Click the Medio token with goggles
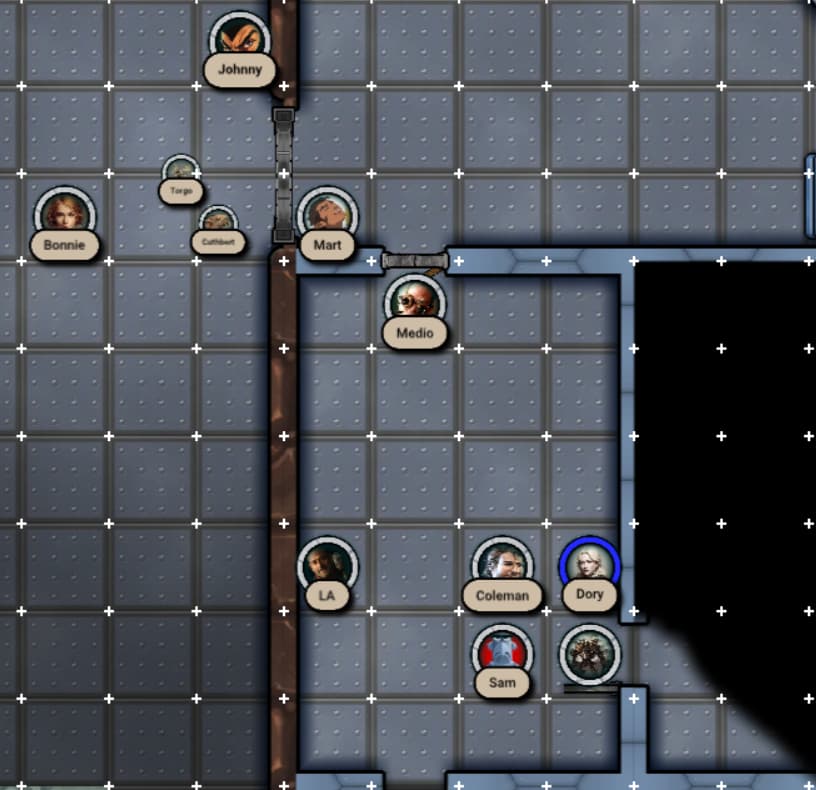The image size is (816, 790). tap(415, 303)
